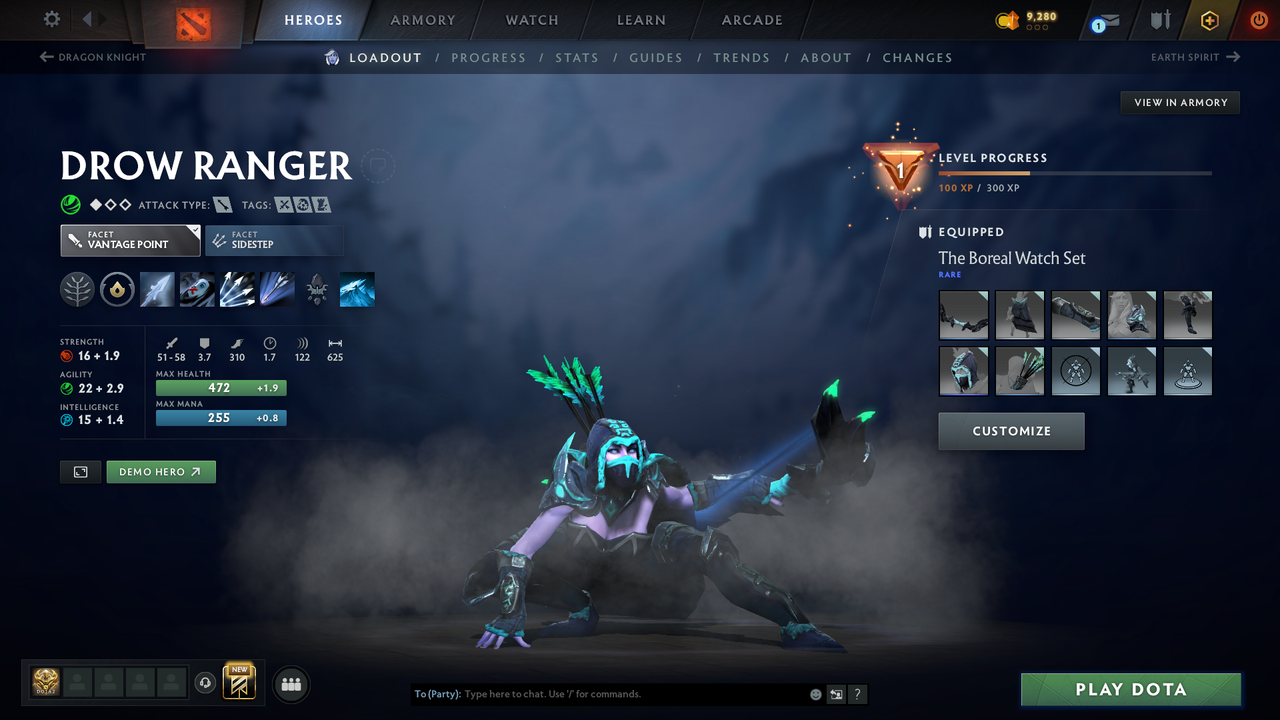View the Multishot ability icon
Viewport: 1280px width, 720px height.
tap(237, 289)
